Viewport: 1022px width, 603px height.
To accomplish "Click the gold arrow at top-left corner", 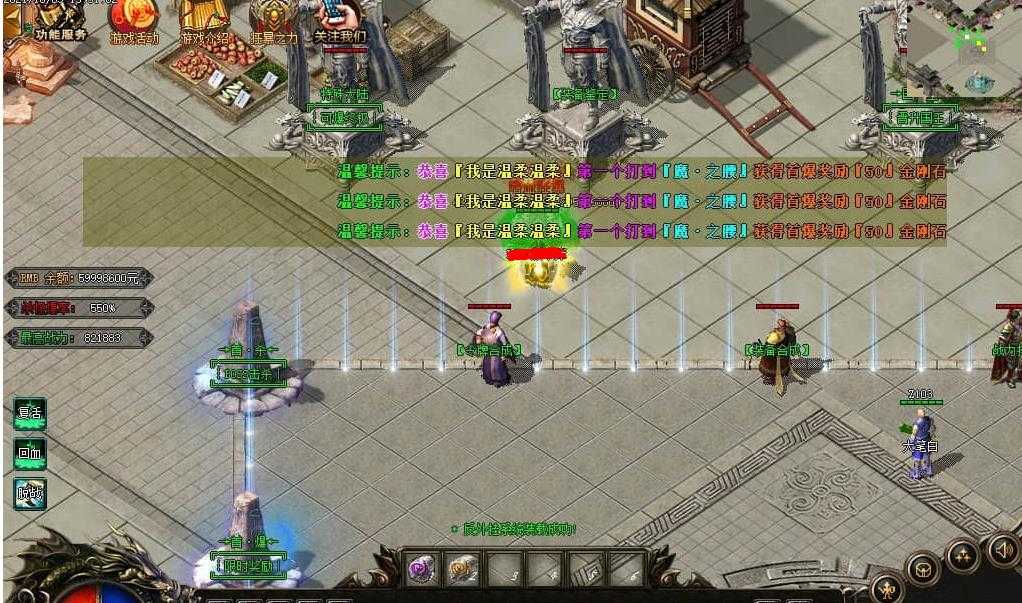I will point(13,22).
